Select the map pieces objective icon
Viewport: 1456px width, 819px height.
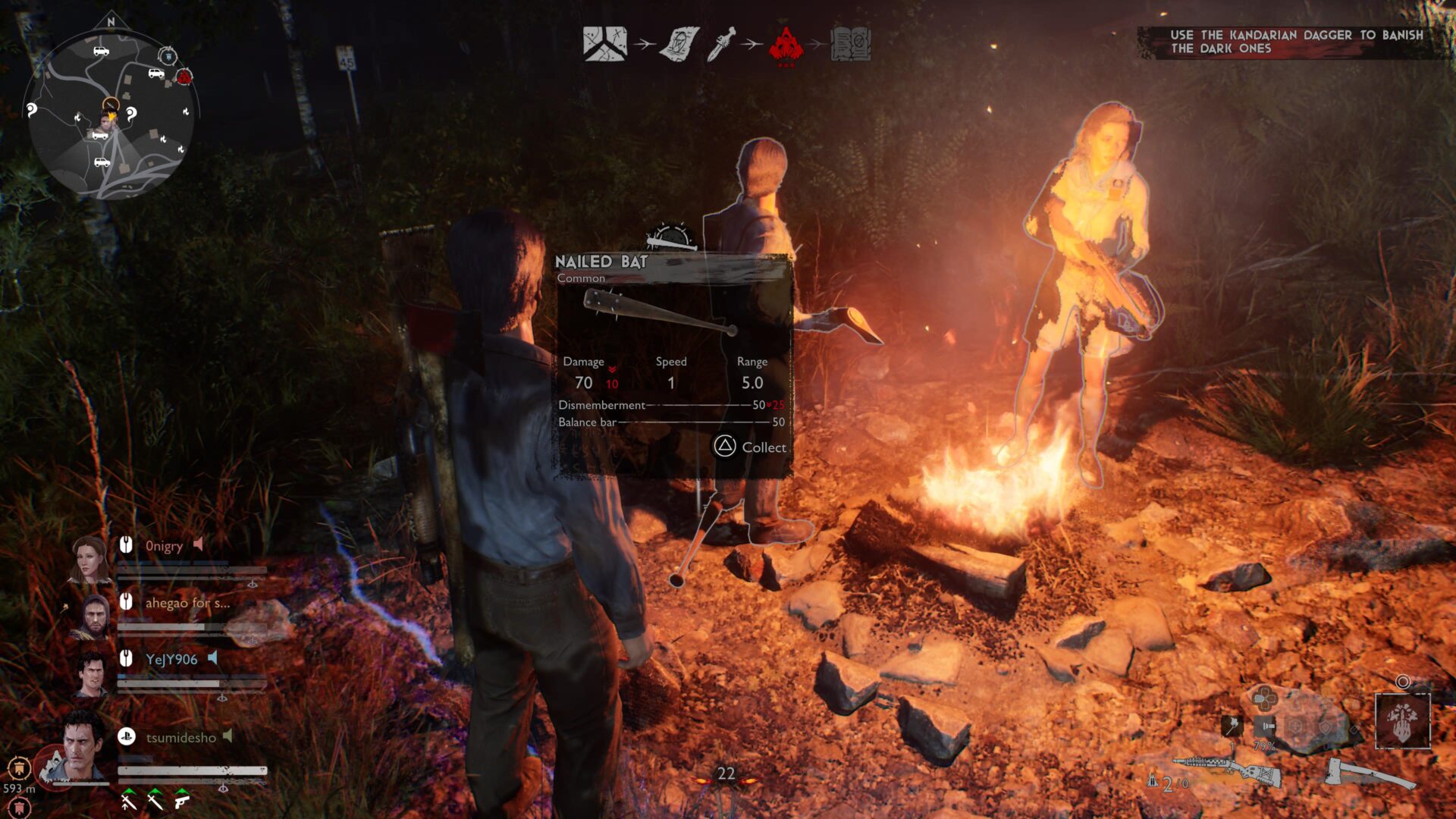[604, 44]
